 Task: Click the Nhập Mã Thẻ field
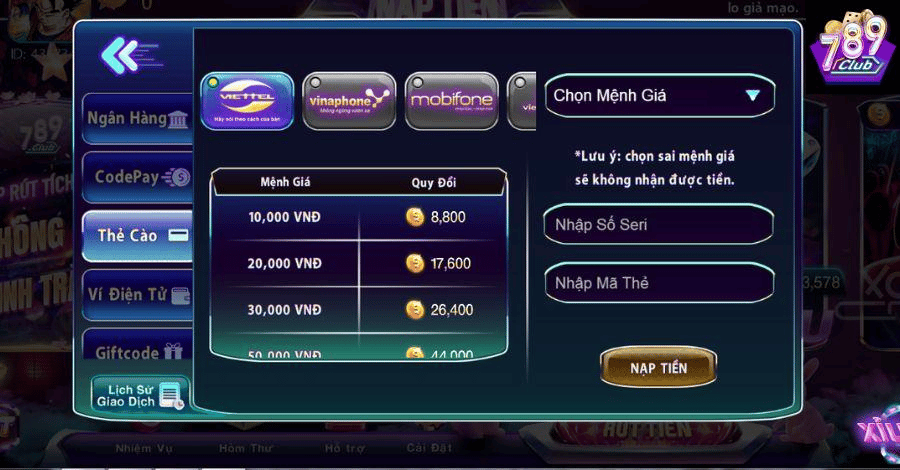[658, 283]
